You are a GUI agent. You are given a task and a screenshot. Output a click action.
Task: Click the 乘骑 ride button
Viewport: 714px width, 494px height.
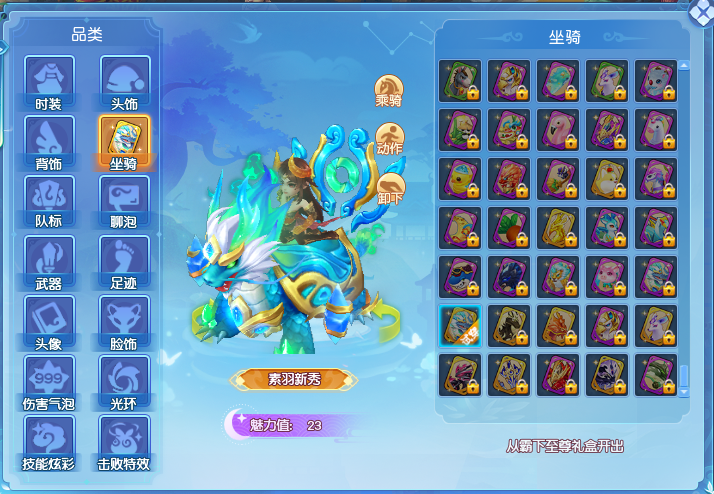tap(389, 92)
